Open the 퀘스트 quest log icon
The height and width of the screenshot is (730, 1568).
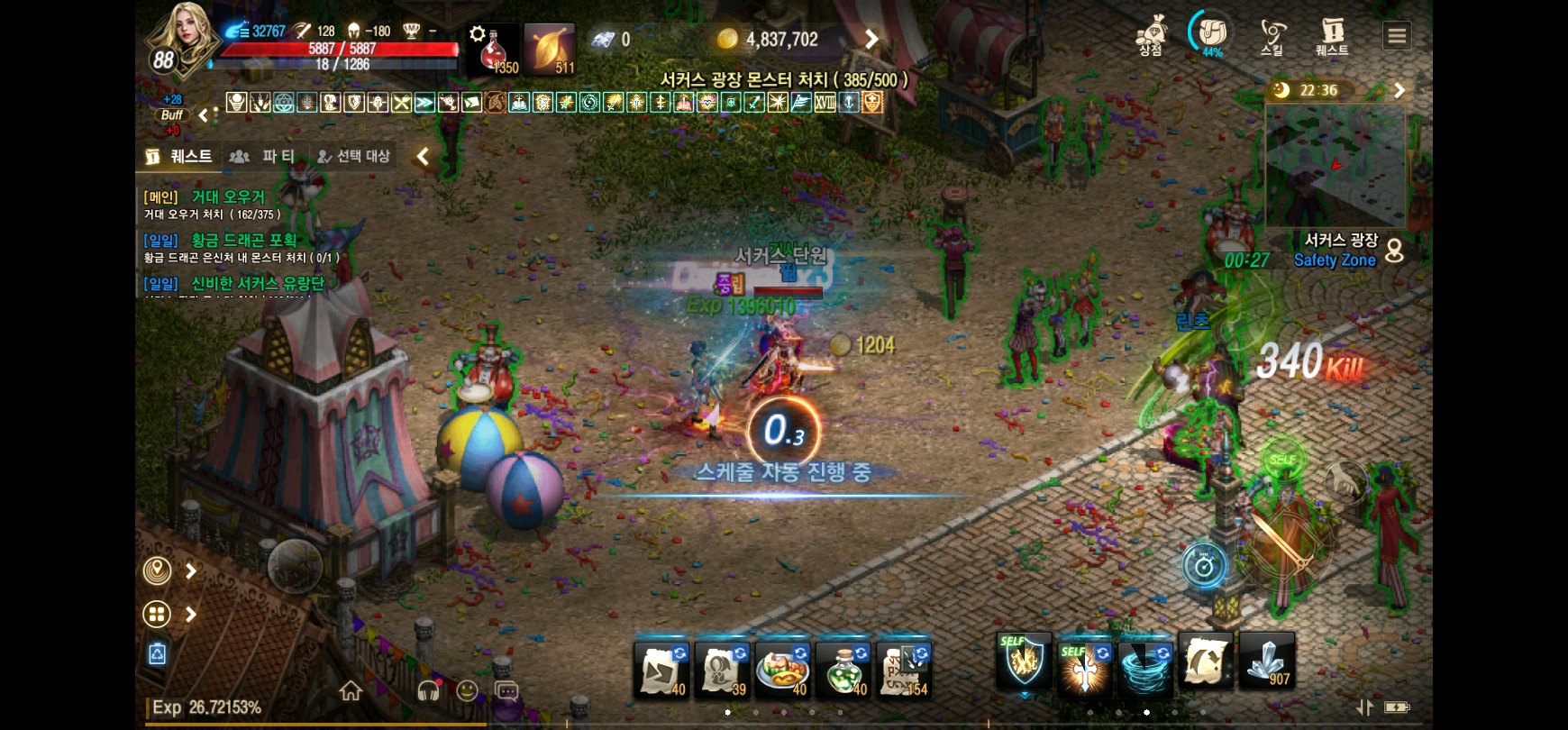[x=1332, y=36]
